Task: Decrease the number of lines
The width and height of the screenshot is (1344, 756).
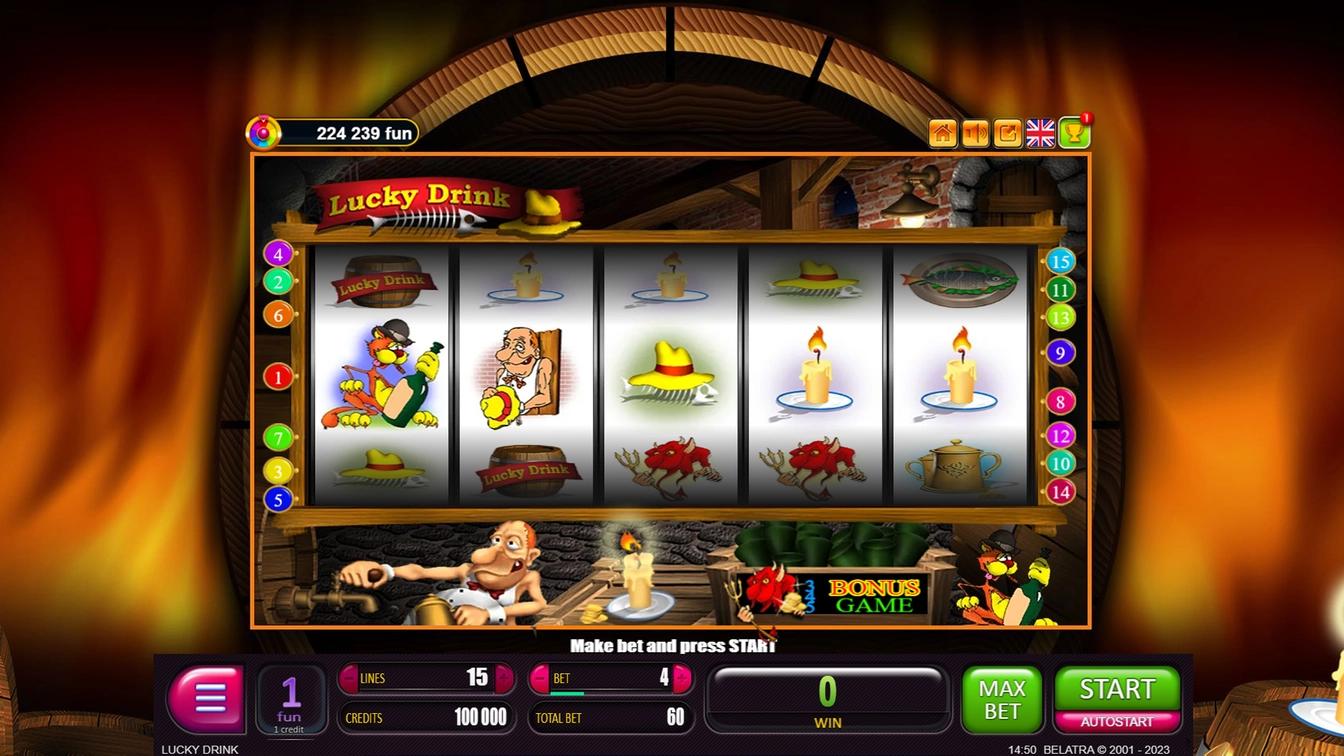Action: [x=349, y=679]
